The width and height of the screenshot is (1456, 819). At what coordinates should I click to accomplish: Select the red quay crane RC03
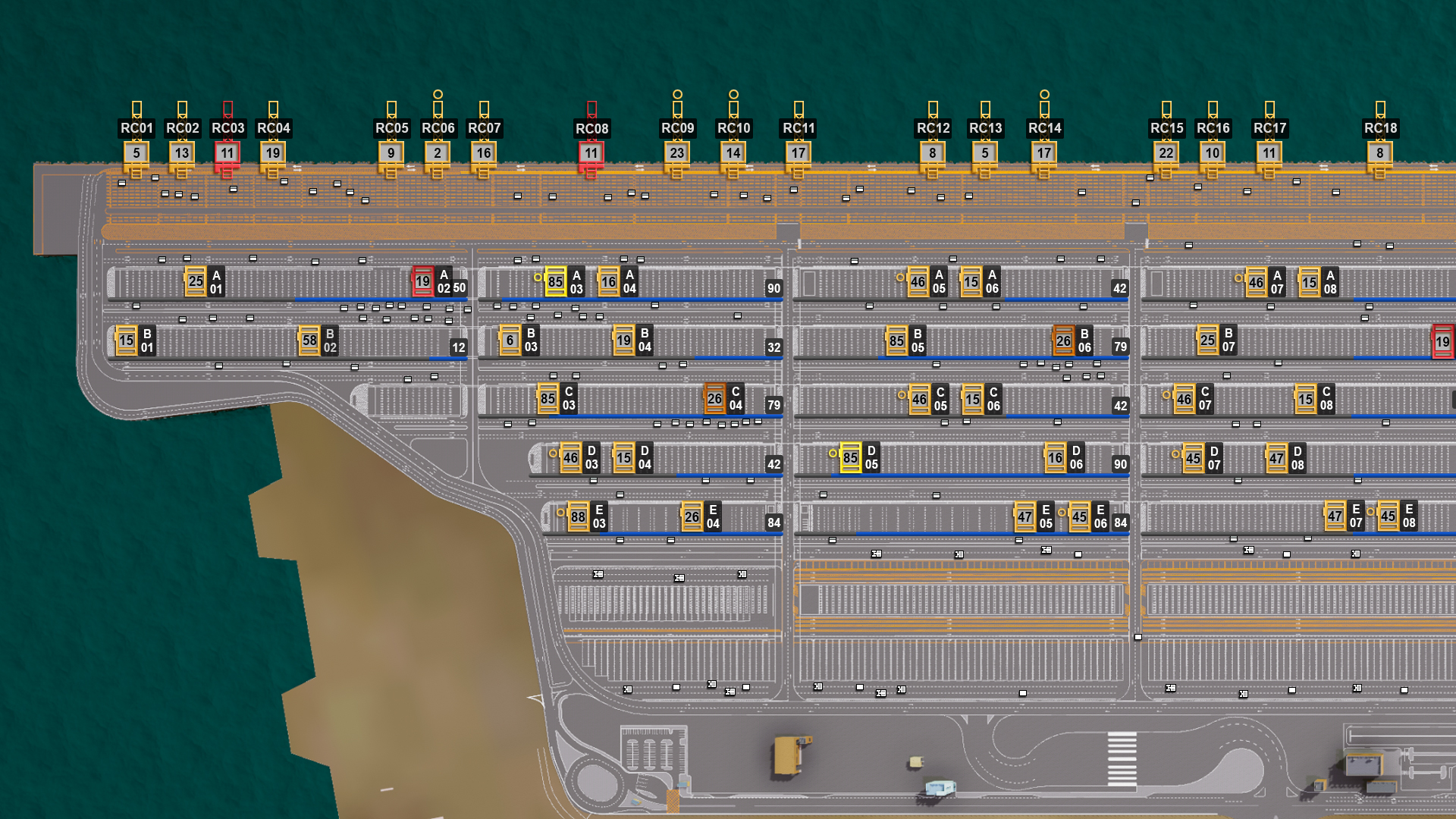pyautogui.click(x=227, y=153)
